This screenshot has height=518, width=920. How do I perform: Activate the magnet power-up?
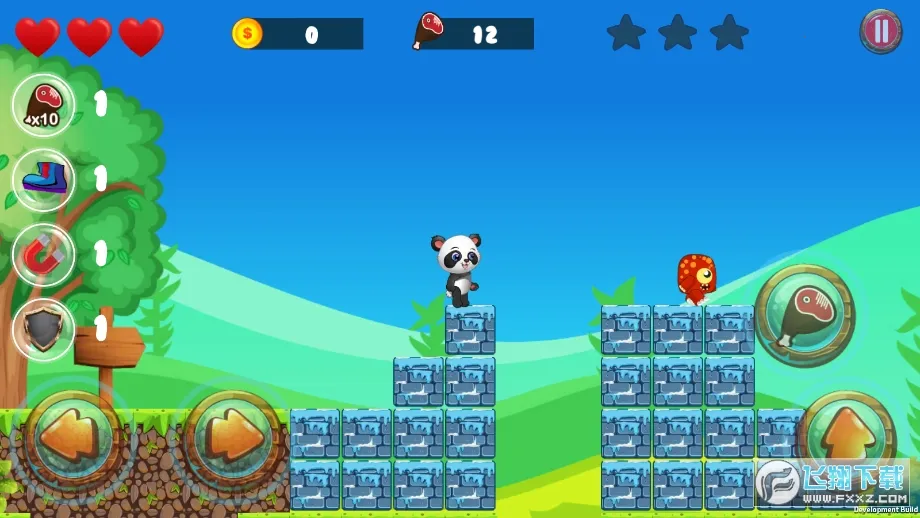(43, 254)
